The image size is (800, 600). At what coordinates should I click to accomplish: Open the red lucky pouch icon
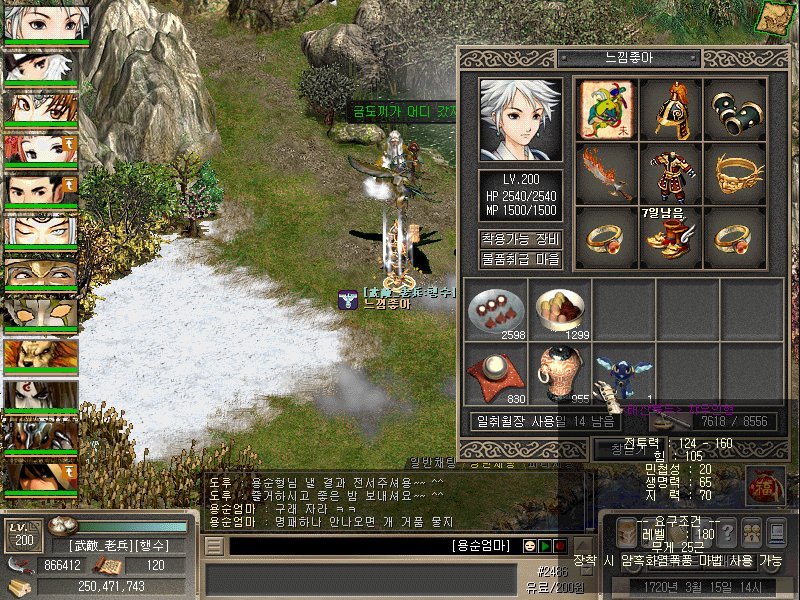(765, 486)
